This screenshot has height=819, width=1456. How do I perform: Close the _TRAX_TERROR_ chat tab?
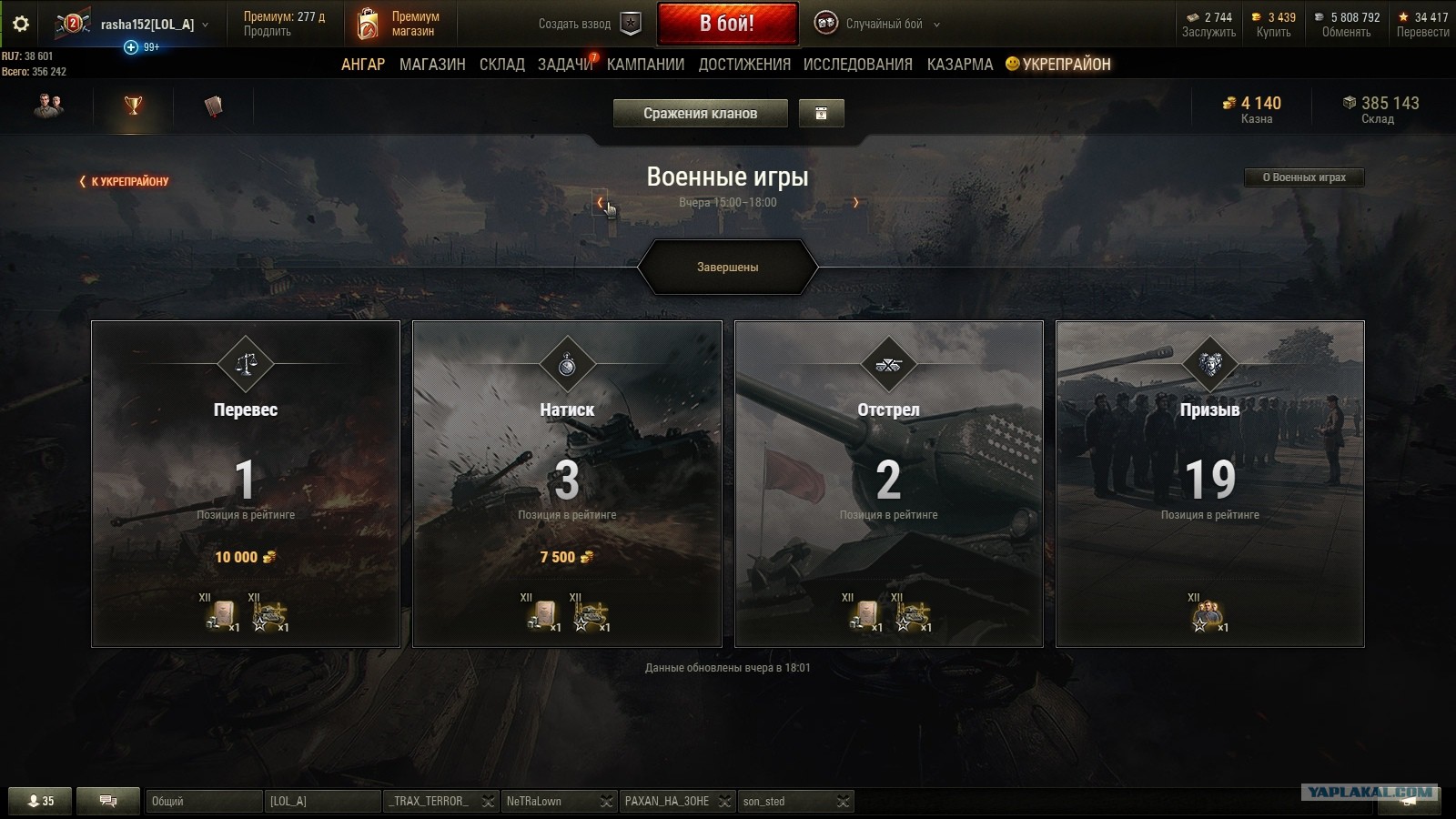coord(489,802)
